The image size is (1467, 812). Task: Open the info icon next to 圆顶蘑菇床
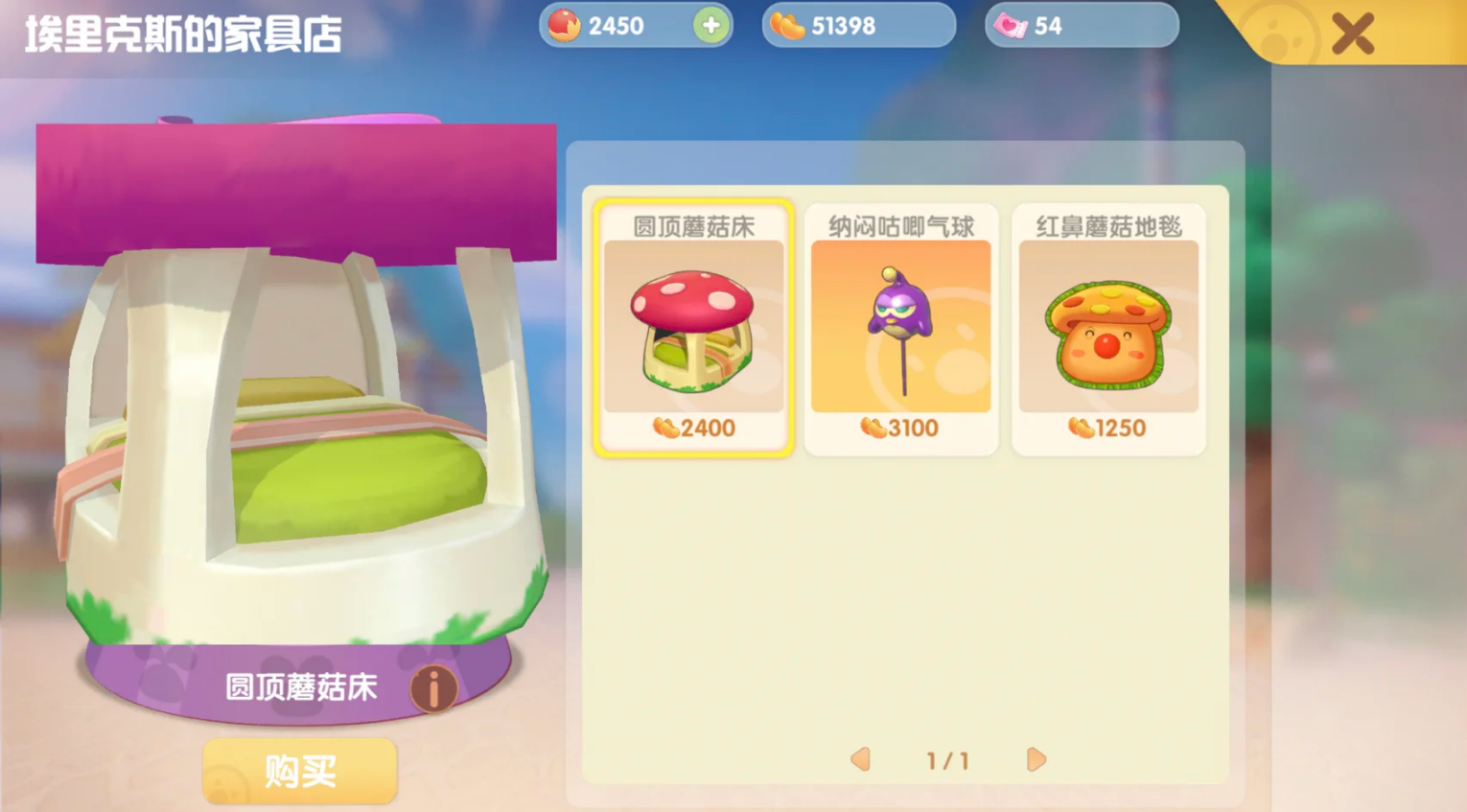(433, 688)
